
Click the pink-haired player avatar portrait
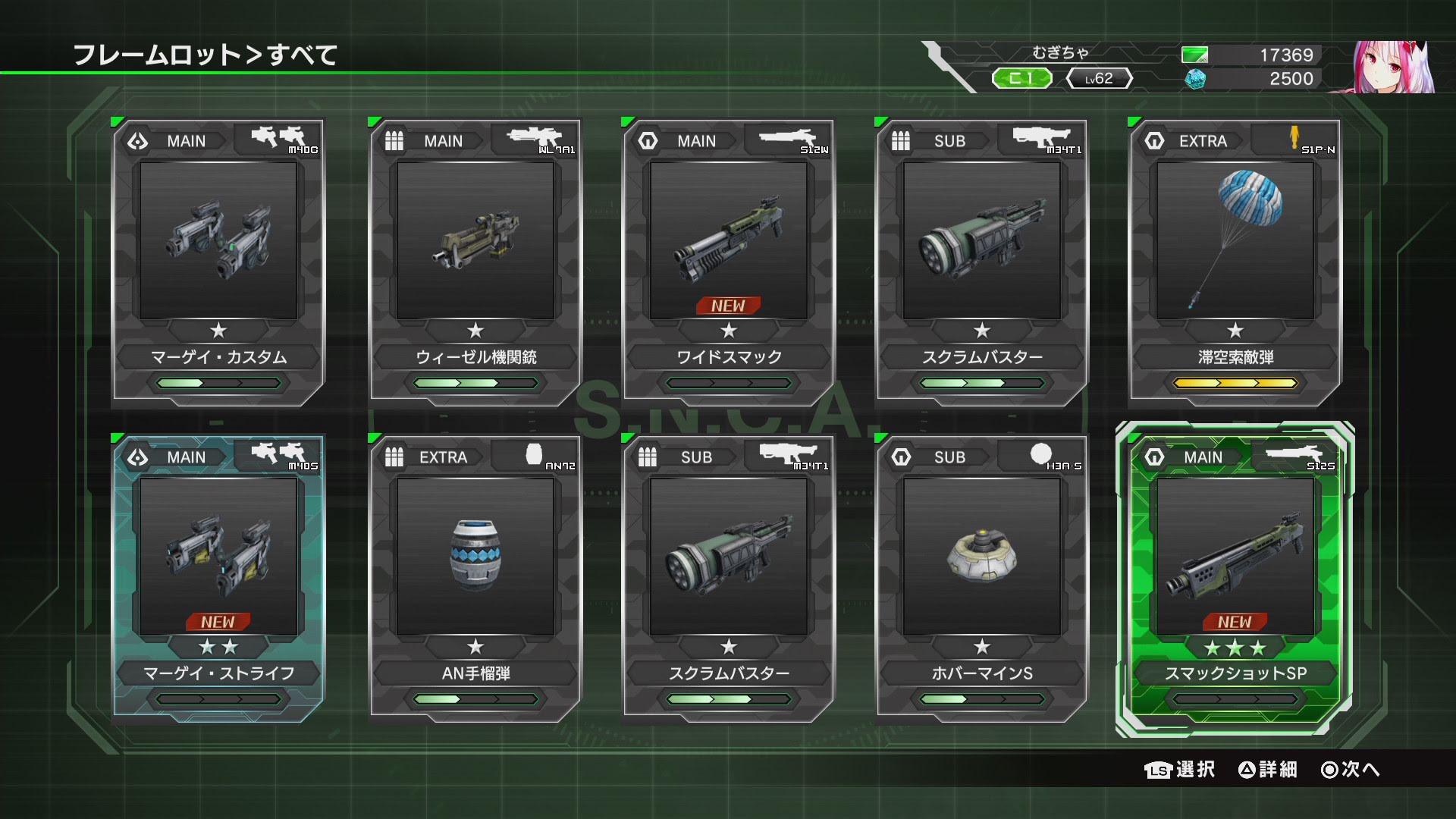tap(1394, 67)
